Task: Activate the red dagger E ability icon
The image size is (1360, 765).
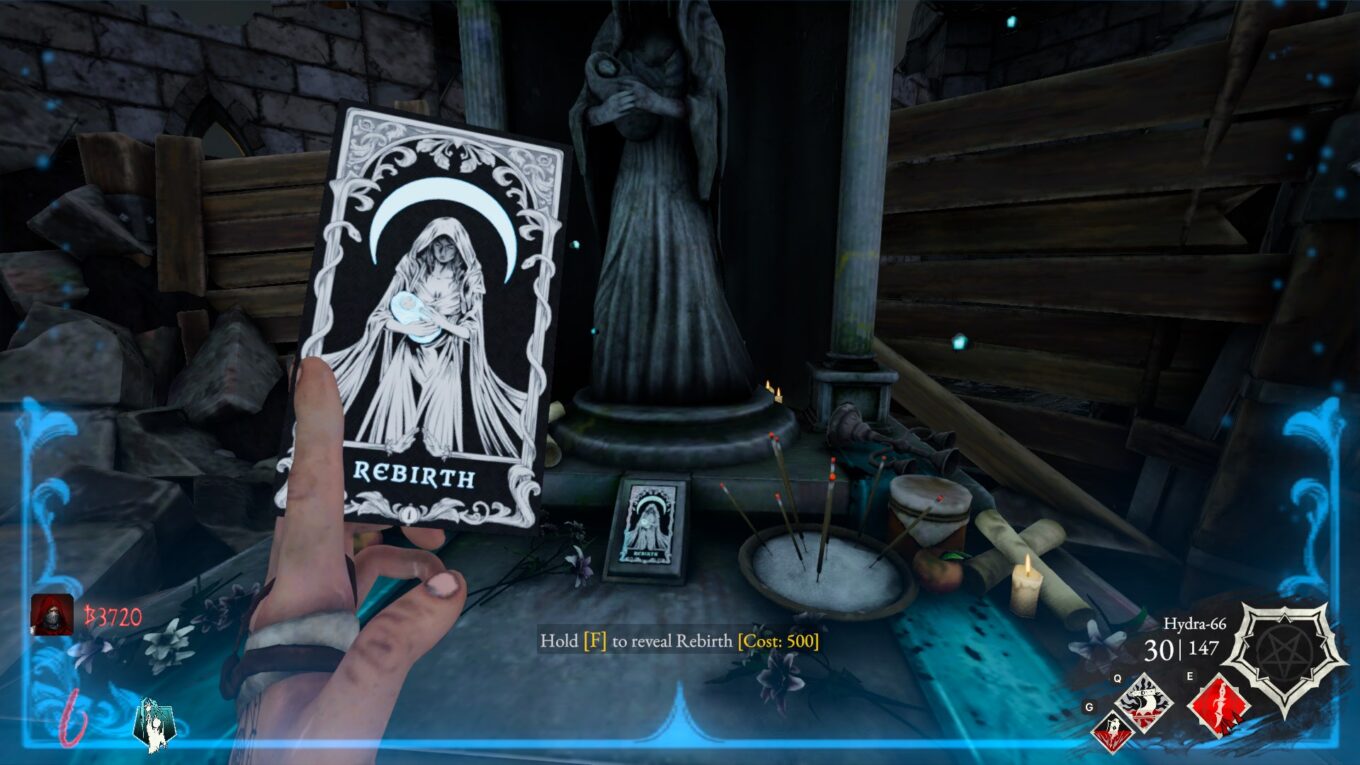Action: pos(1221,705)
